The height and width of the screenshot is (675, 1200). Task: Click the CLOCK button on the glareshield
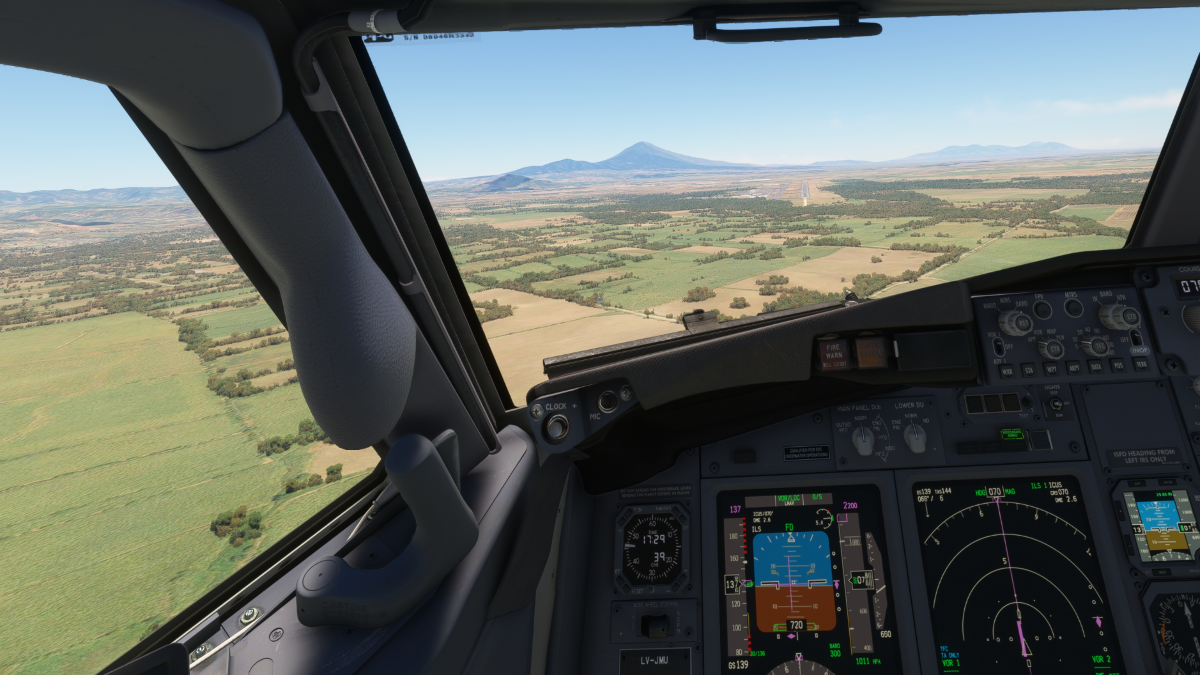pos(557,427)
